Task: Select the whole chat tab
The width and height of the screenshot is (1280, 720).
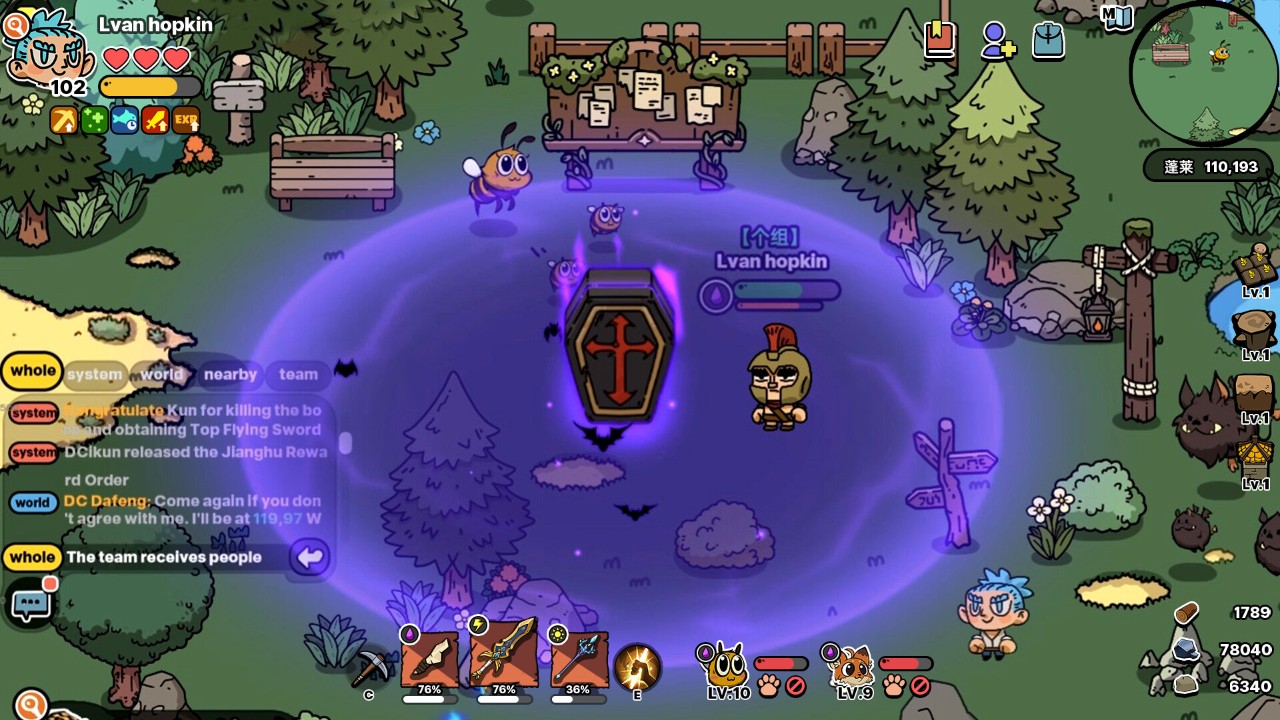Action: tap(33, 371)
